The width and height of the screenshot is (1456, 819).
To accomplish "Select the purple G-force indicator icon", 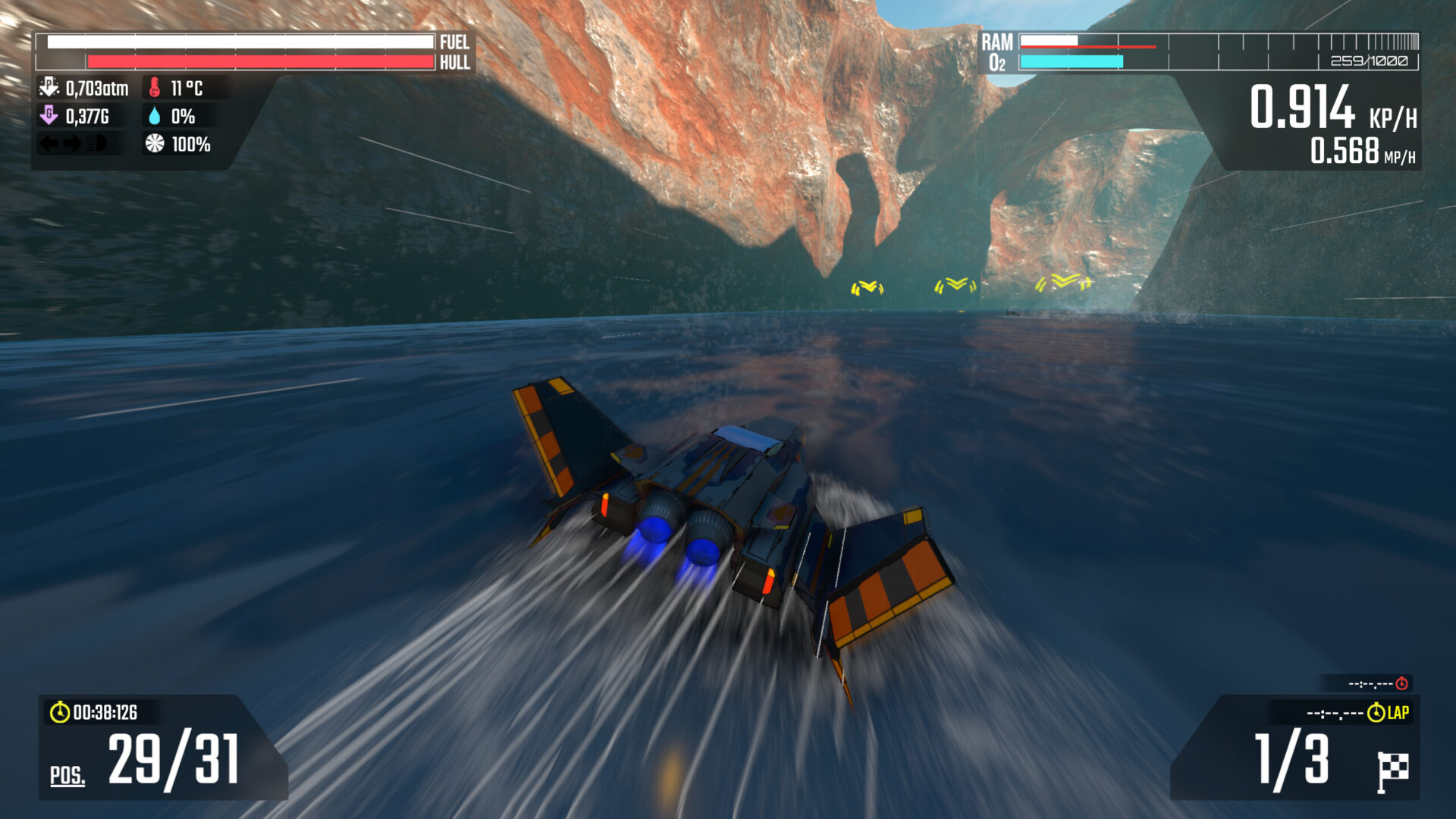I will pyautogui.click(x=49, y=116).
